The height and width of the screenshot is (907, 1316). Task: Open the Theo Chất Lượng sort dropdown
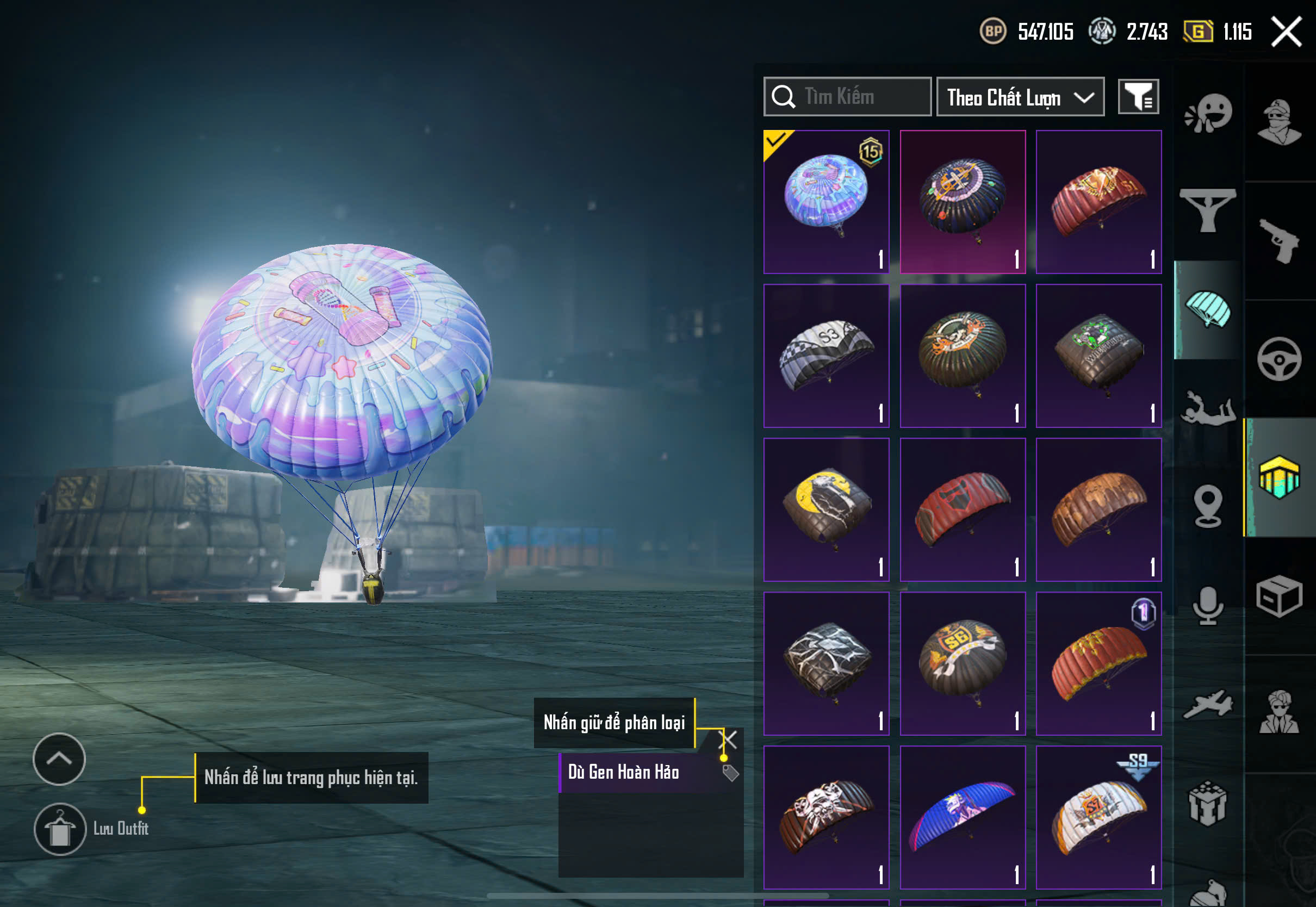point(1020,97)
